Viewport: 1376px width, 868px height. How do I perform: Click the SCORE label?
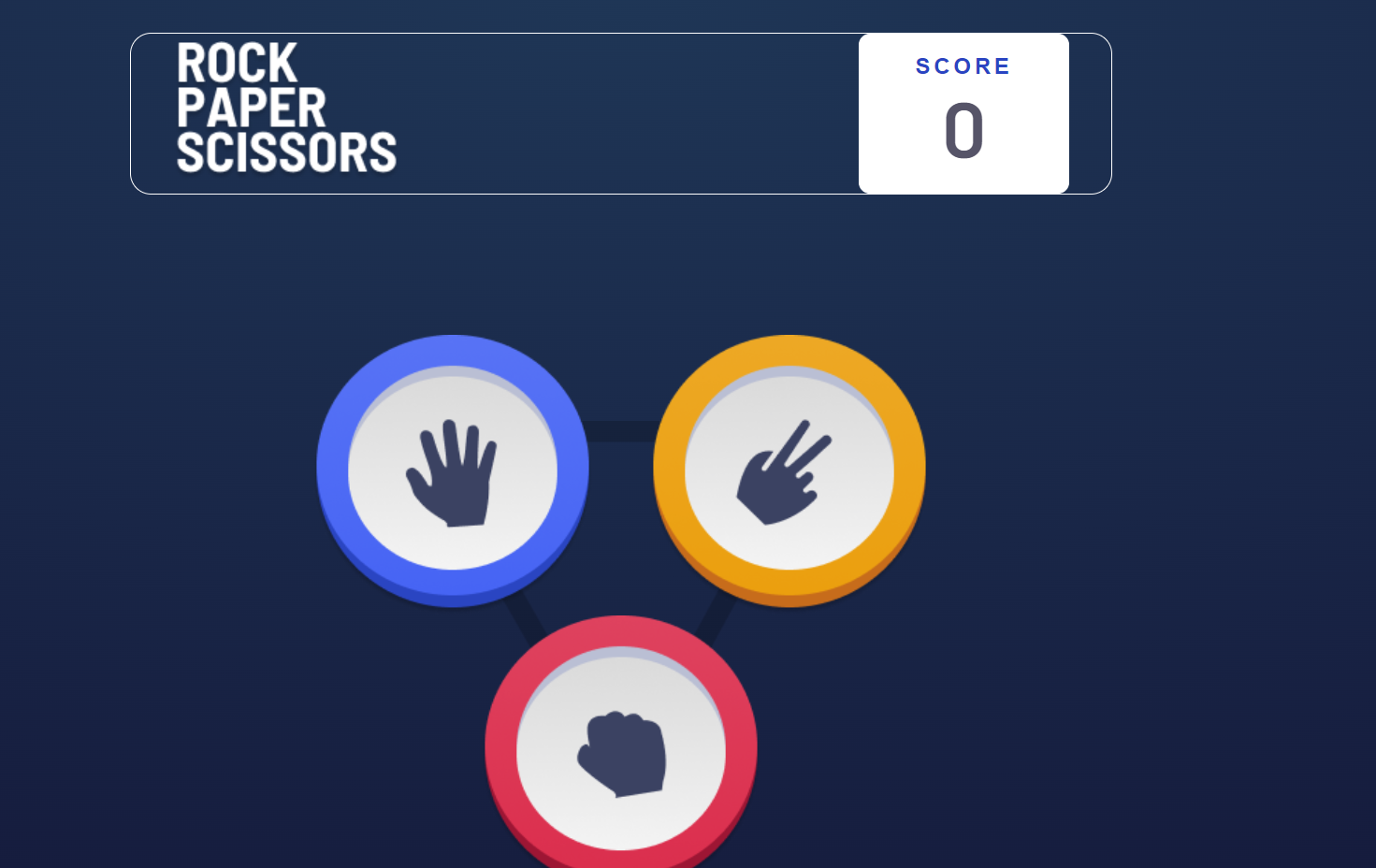(962, 65)
